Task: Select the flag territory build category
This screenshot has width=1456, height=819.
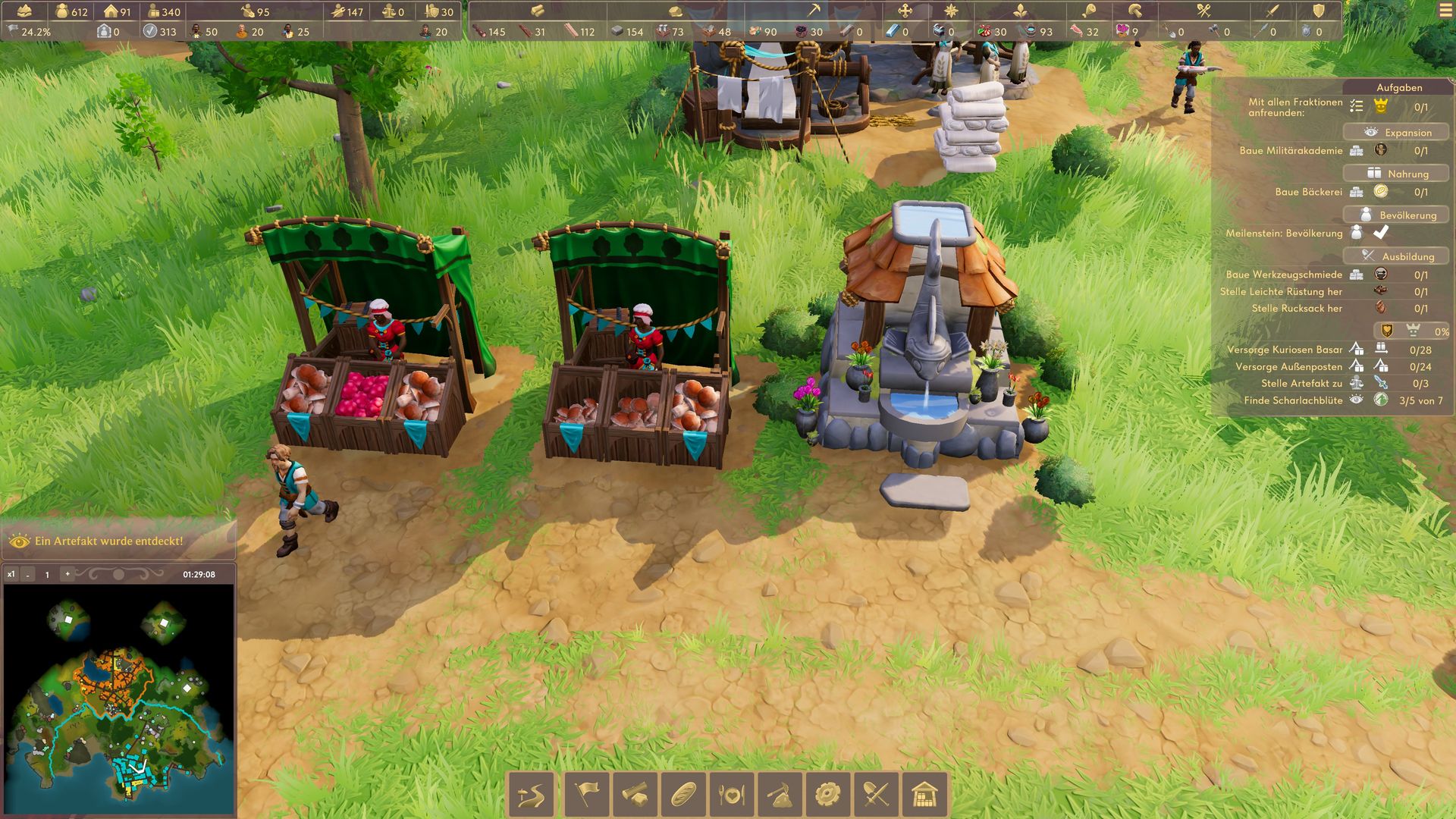Action: tap(587, 795)
